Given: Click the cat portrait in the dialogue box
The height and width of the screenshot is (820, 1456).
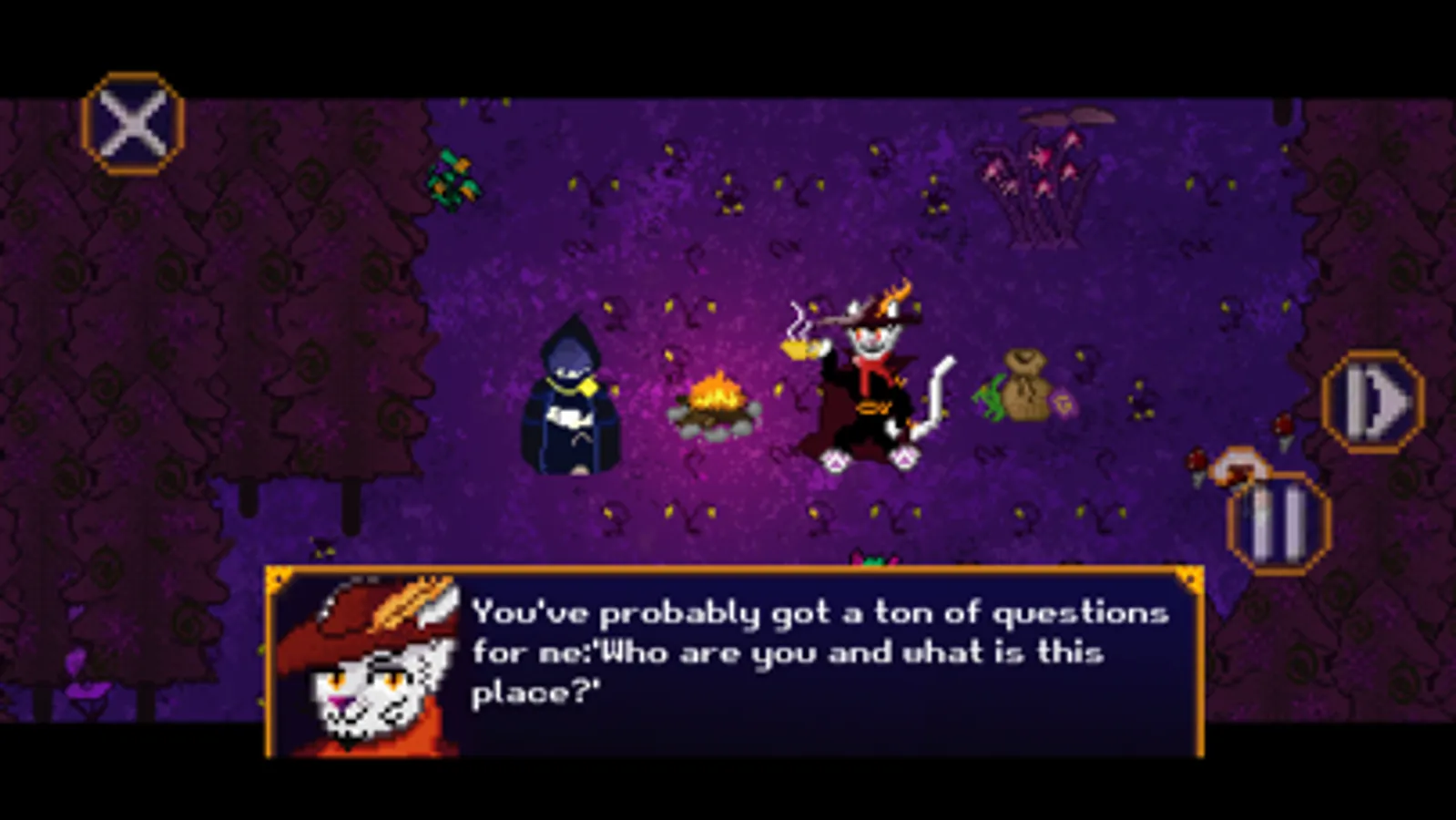Looking at the screenshot, I should [x=382, y=665].
